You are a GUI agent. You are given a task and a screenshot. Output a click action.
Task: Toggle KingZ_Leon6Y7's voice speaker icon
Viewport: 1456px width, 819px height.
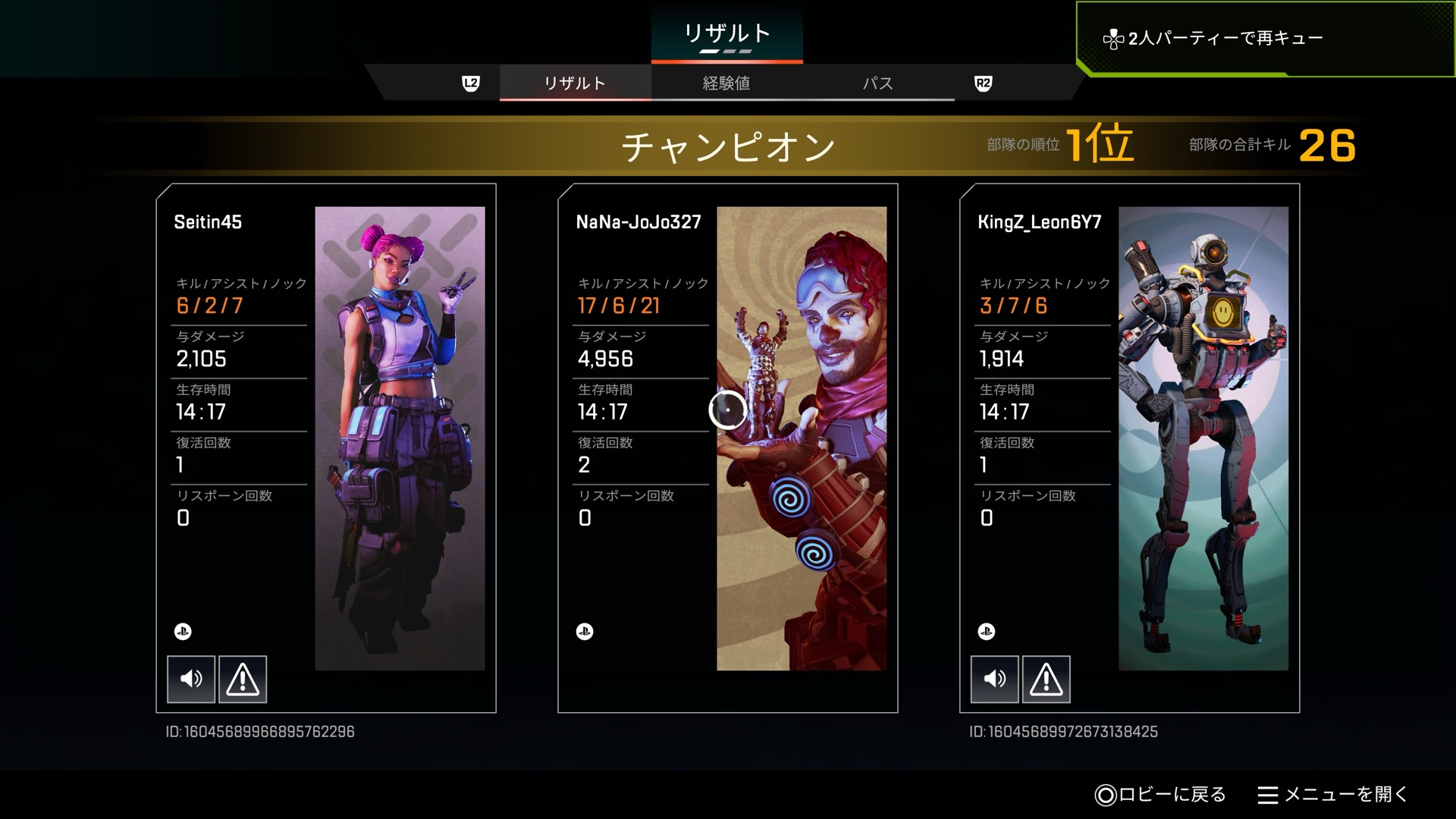[x=994, y=679]
